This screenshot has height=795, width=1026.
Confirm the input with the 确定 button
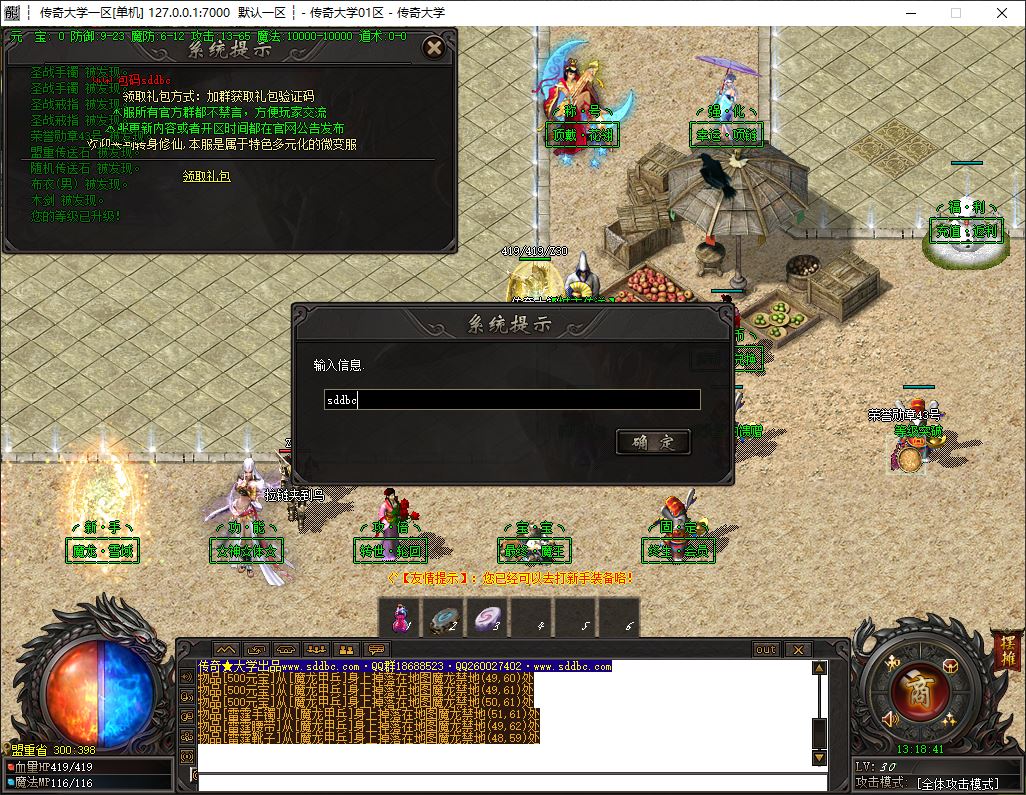(653, 442)
